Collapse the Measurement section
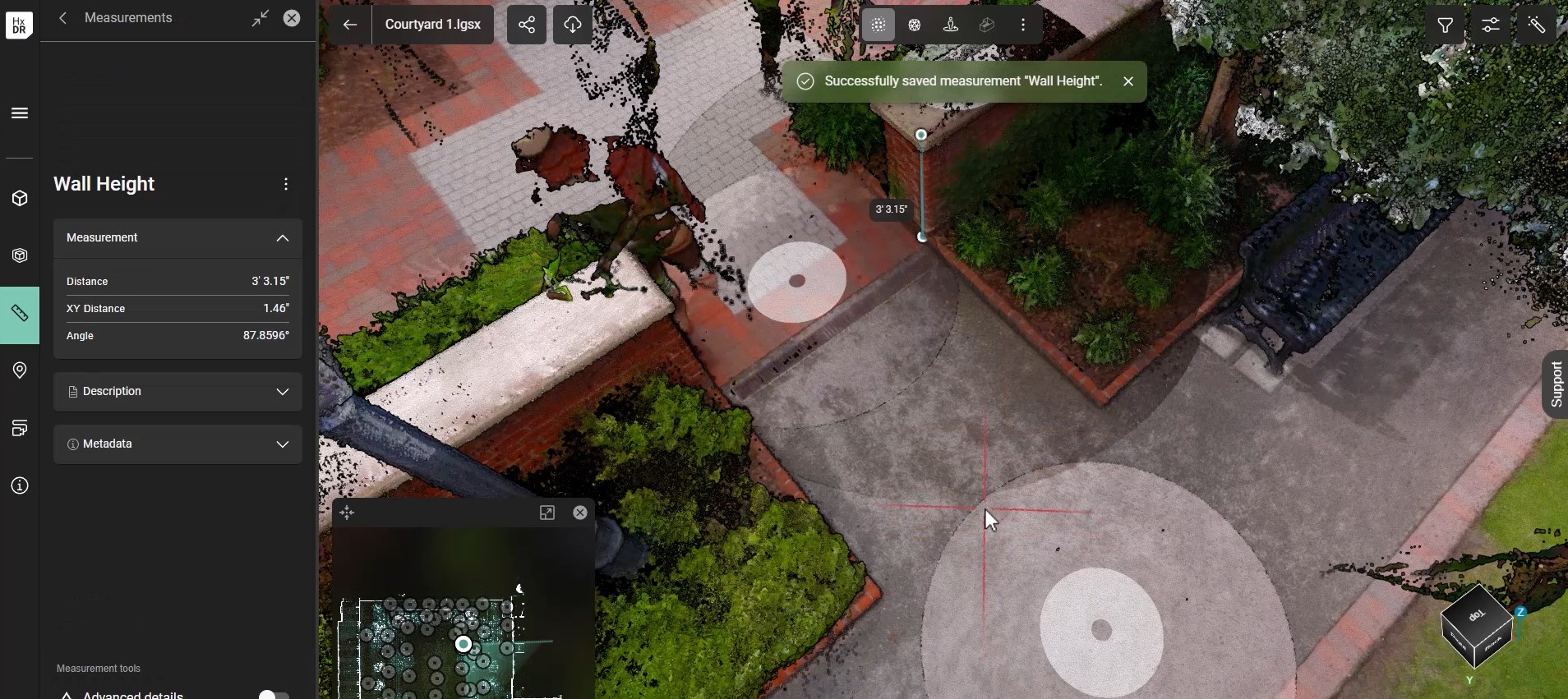Screen dimensions: 1568x699 click(282, 238)
